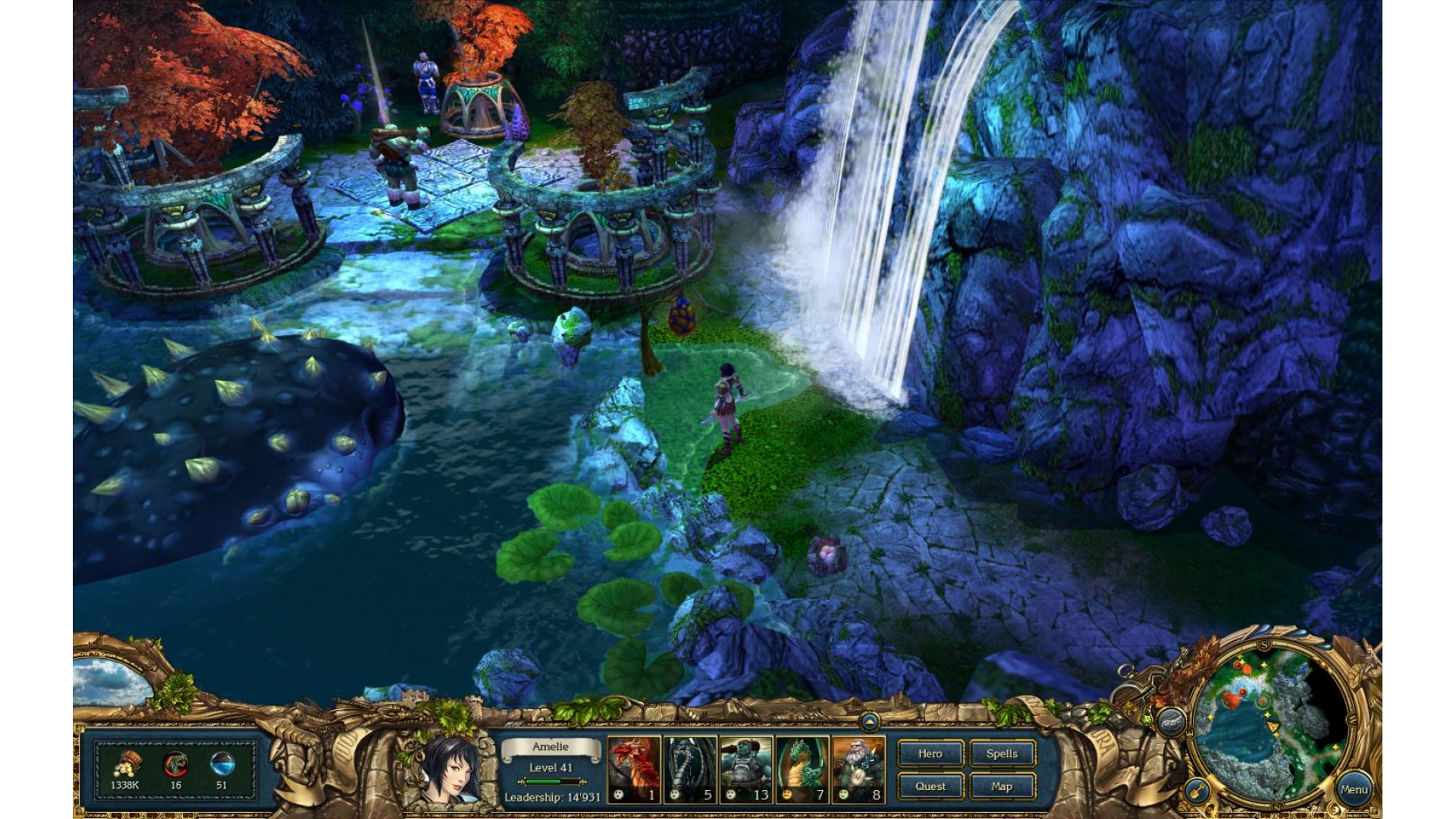Open the Hero screen

(x=930, y=754)
